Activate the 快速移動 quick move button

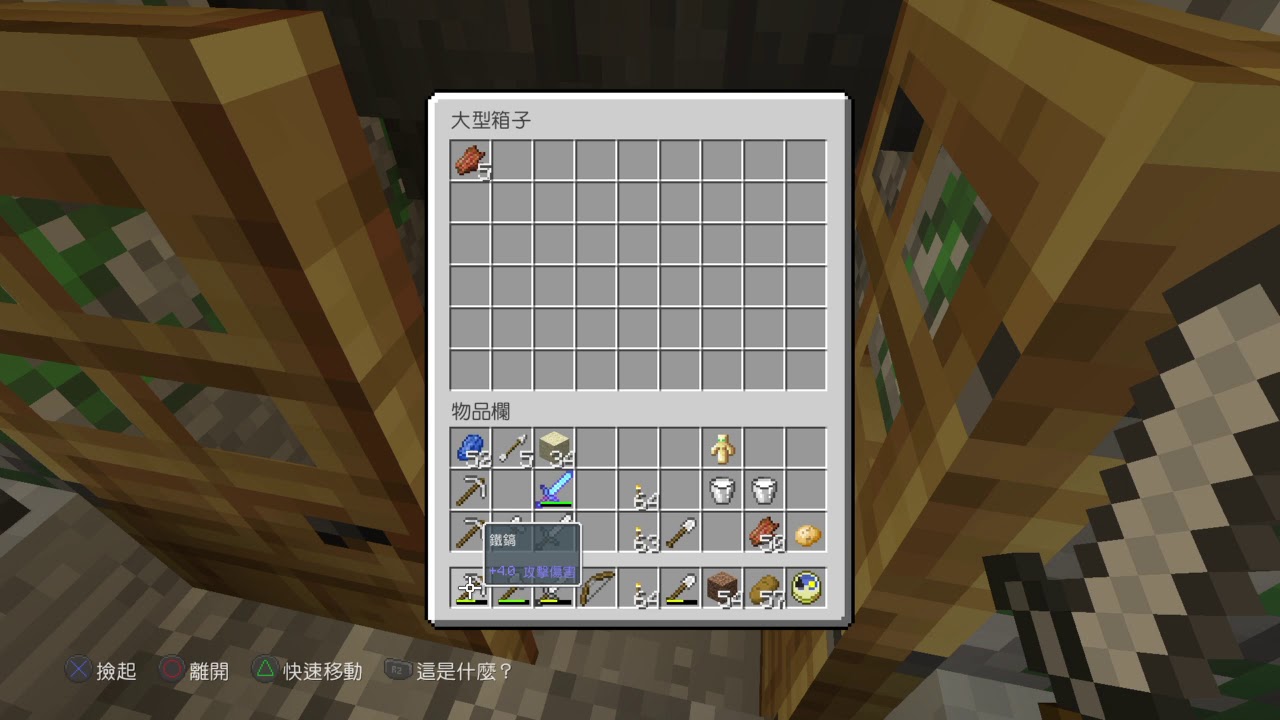(x=311, y=671)
